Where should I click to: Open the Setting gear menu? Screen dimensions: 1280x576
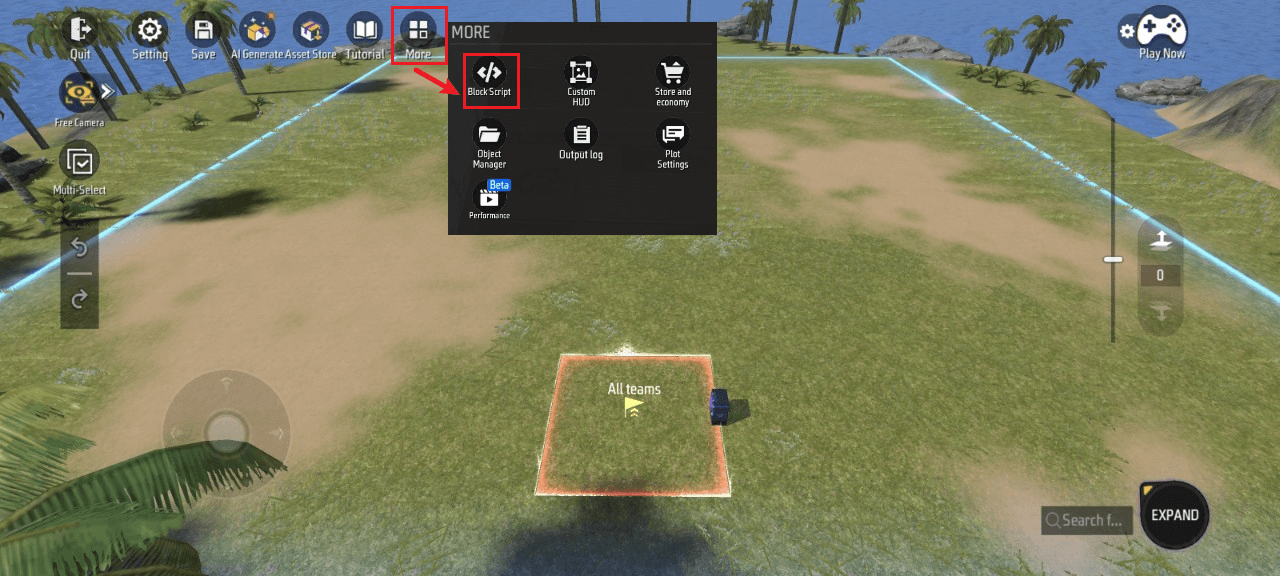pyautogui.click(x=150, y=34)
